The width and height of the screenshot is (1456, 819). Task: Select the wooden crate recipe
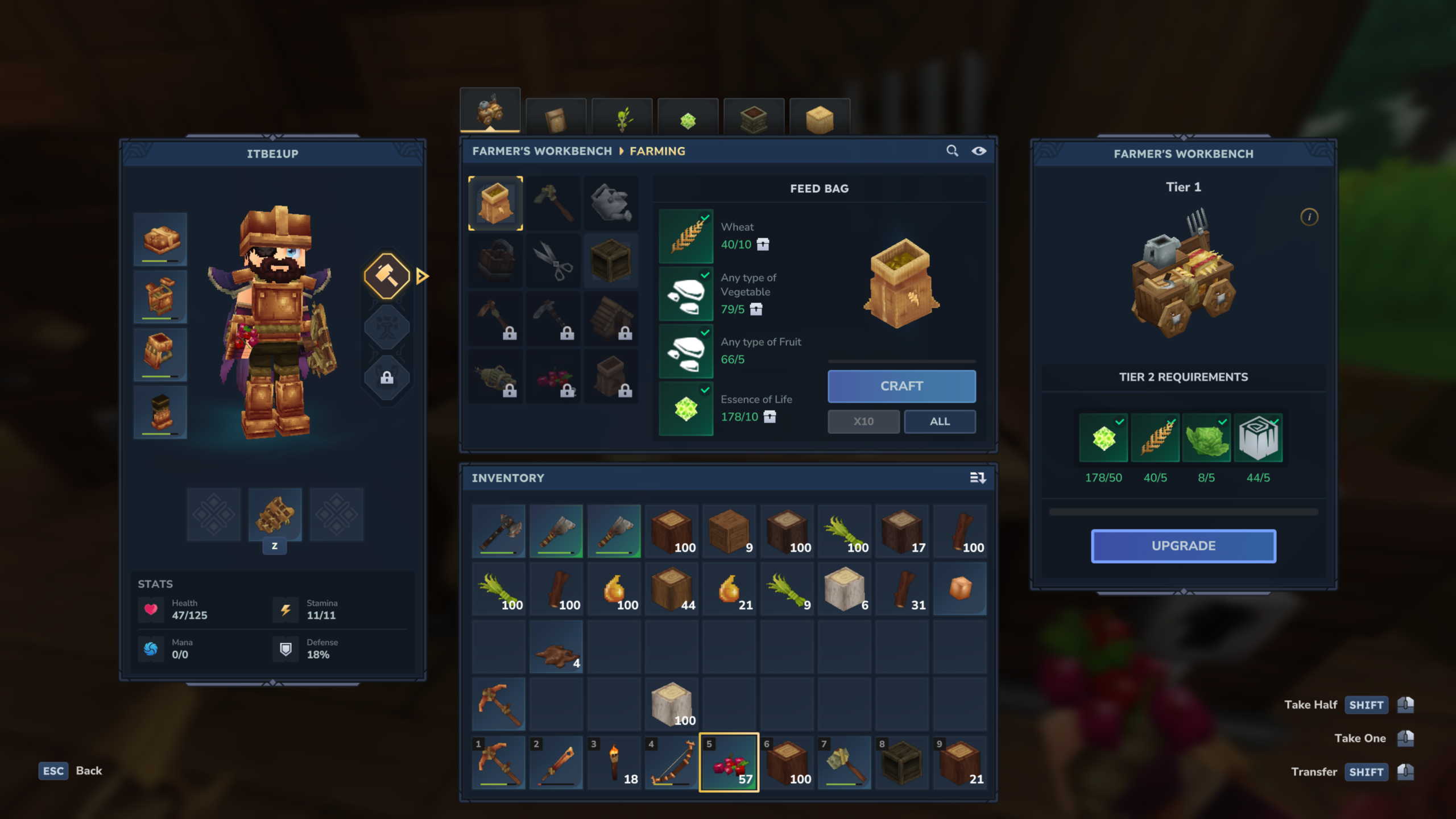(x=611, y=260)
